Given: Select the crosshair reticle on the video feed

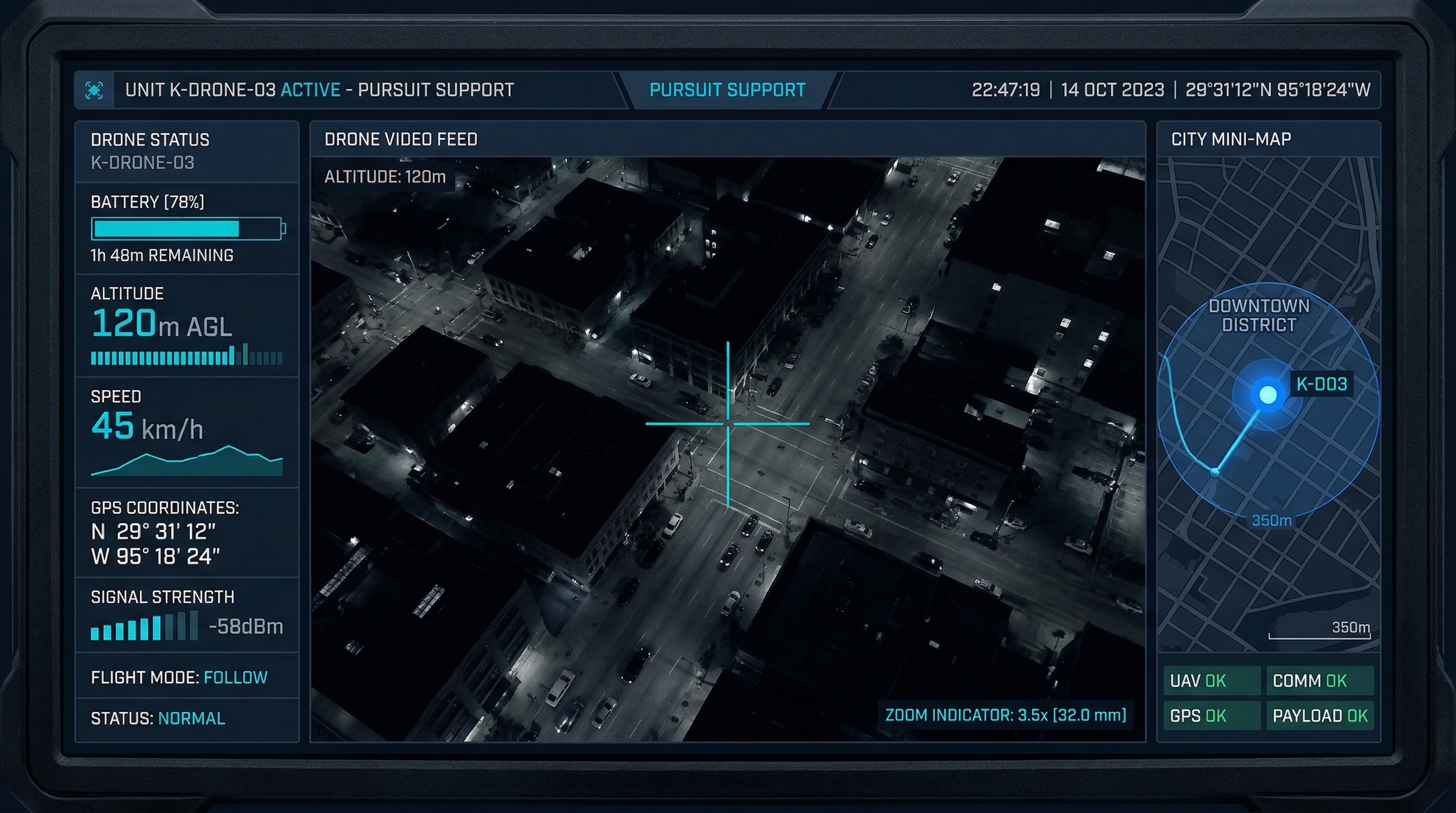Looking at the screenshot, I should [x=729, y=423].
